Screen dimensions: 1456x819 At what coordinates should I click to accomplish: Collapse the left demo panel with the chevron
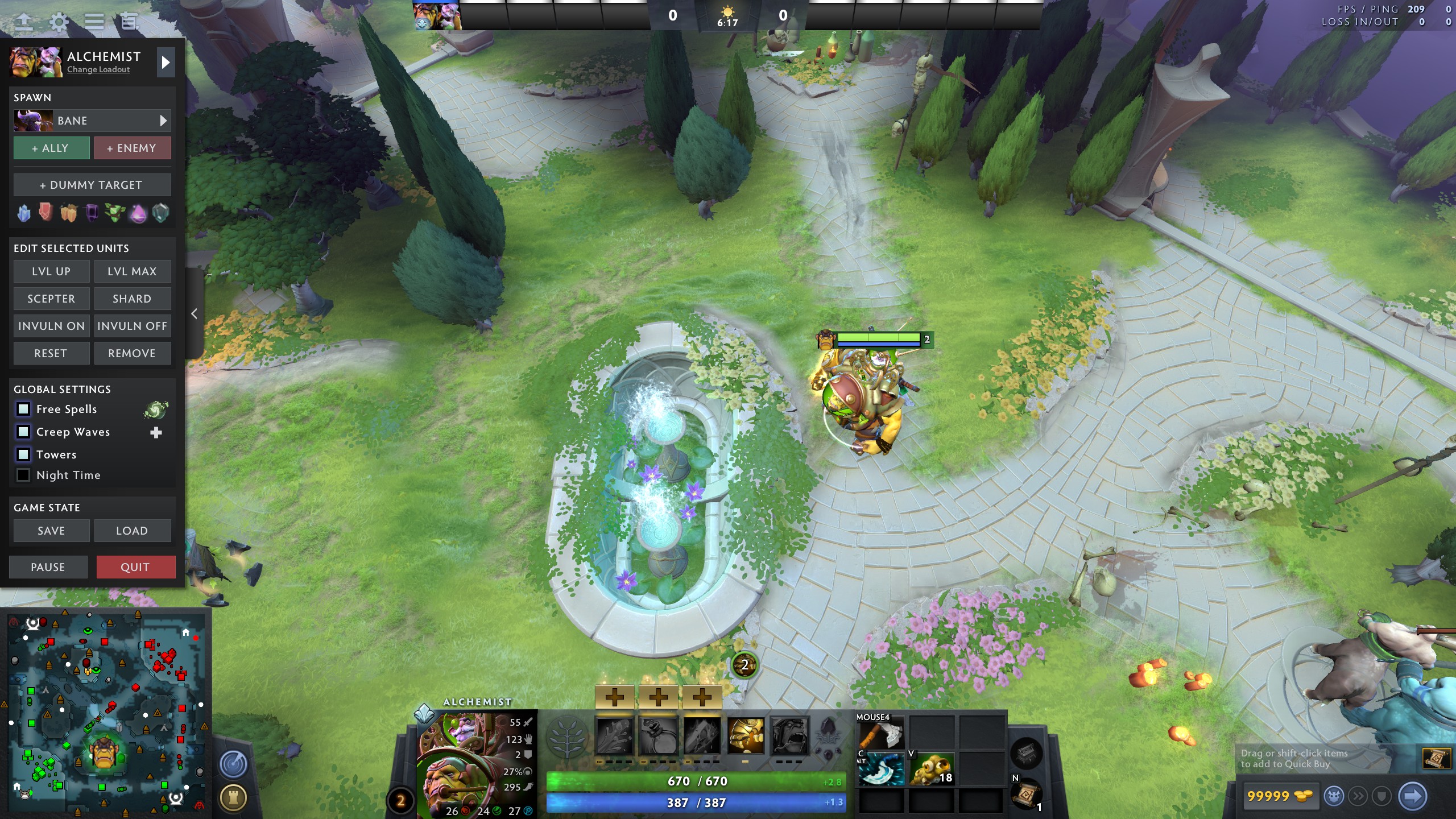(193, 313)
